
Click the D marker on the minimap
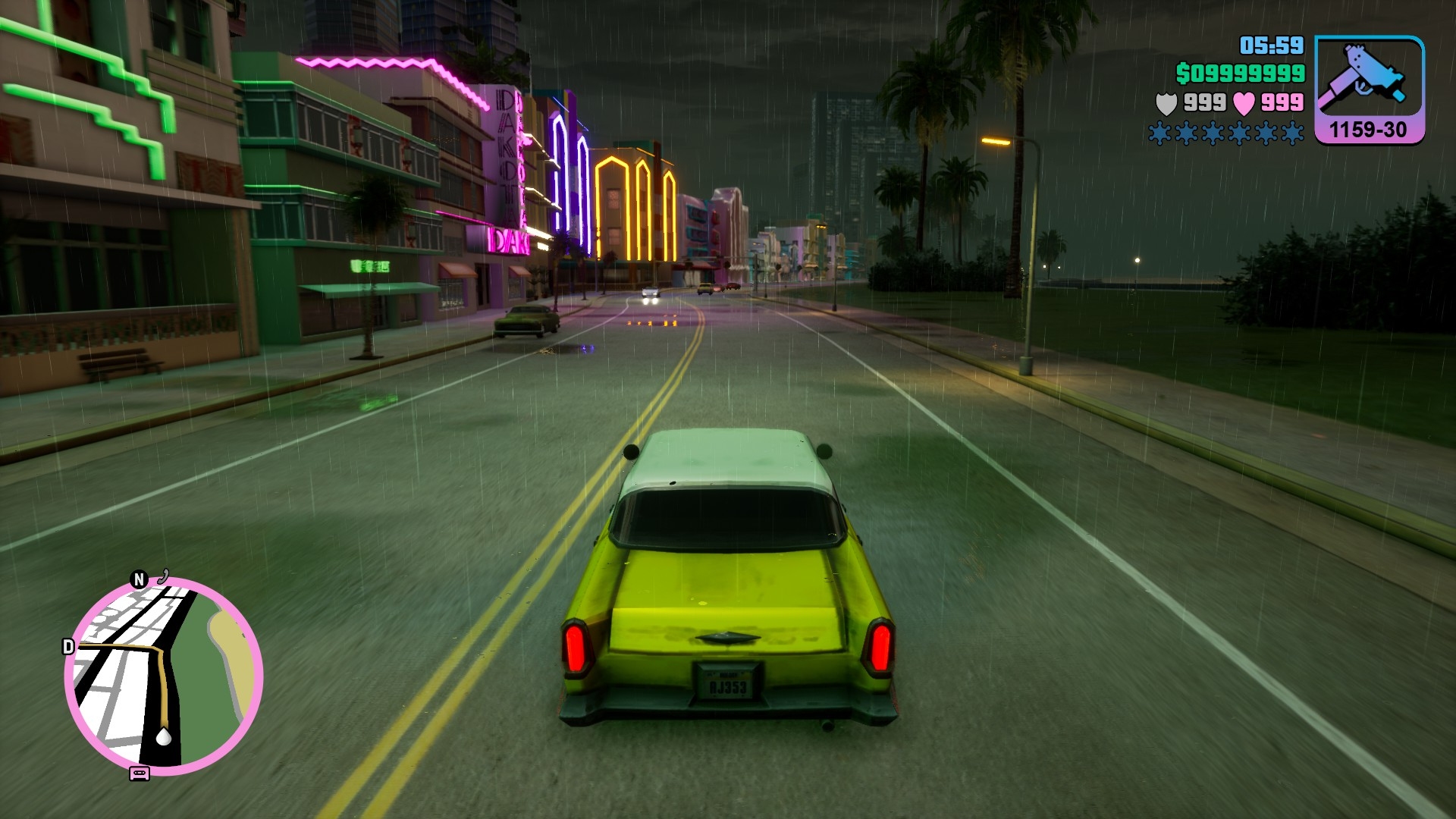(68, 647)
